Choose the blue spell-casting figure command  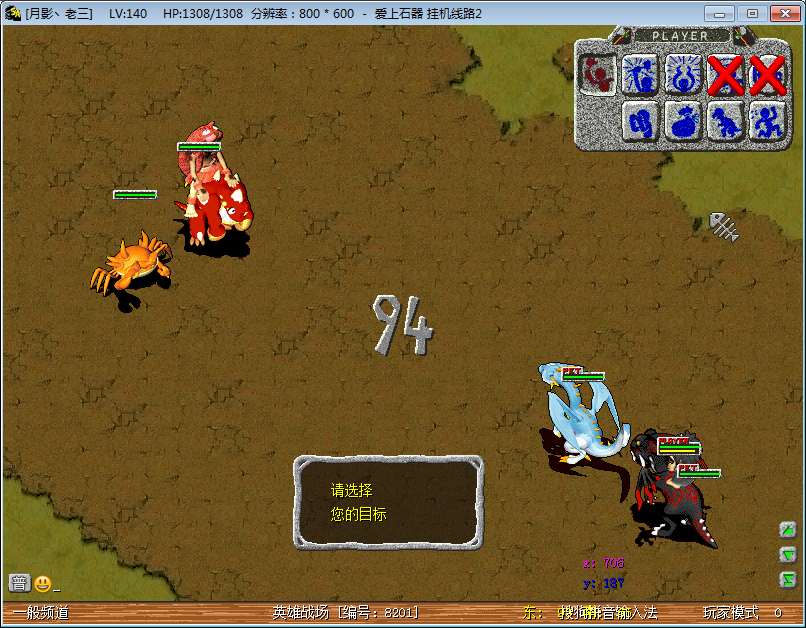coord(640,73)
